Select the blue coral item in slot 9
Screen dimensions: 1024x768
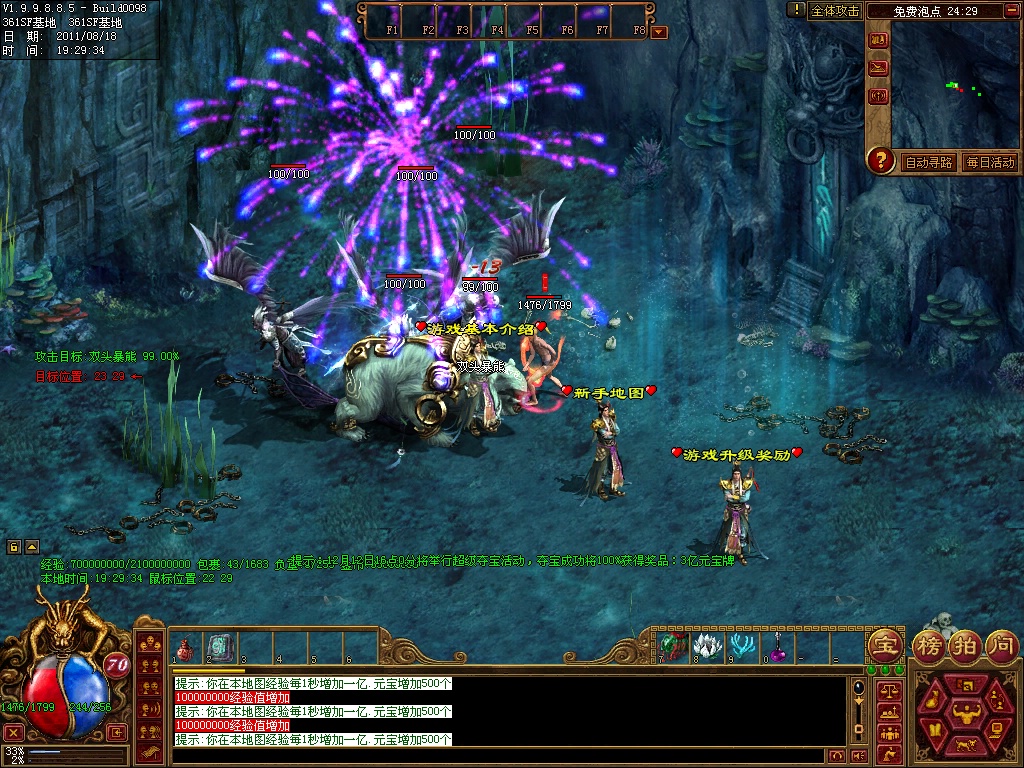pyautogui.click(x=742, y=646)
